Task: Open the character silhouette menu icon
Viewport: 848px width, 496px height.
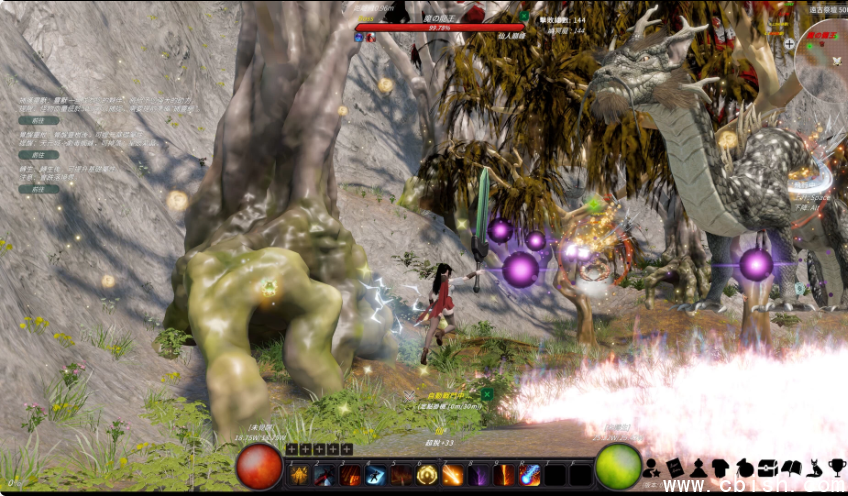Action: 651,467
